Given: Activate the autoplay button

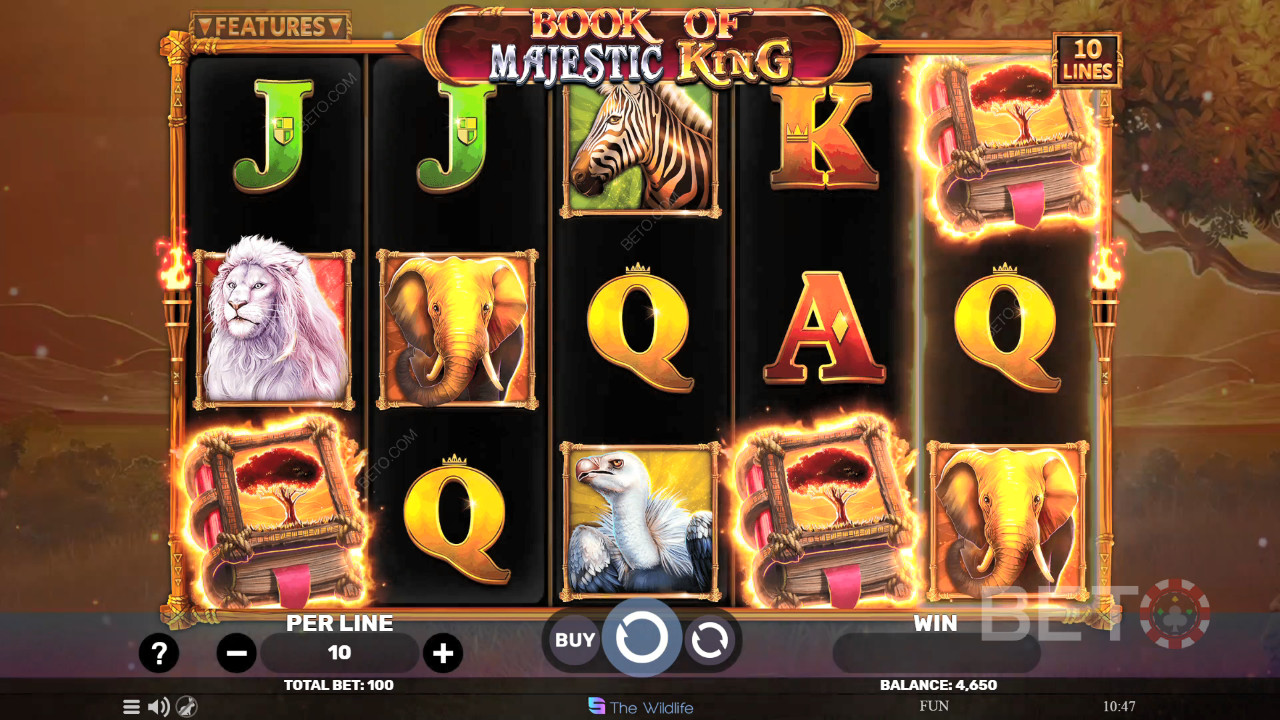Looking at the screenshot, I should 709,640.
